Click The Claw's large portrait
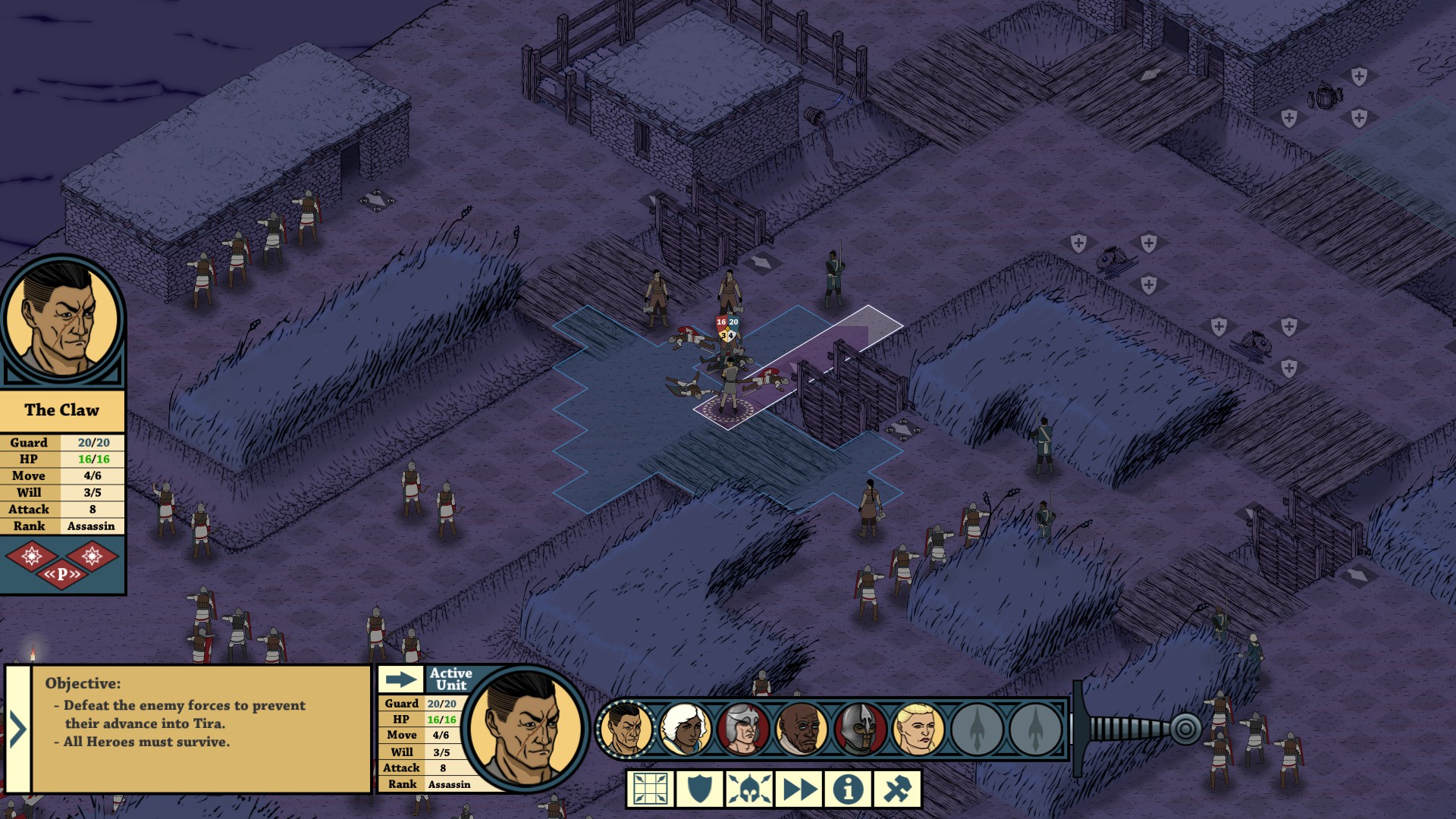The image size is (1456, 819). 62,320
